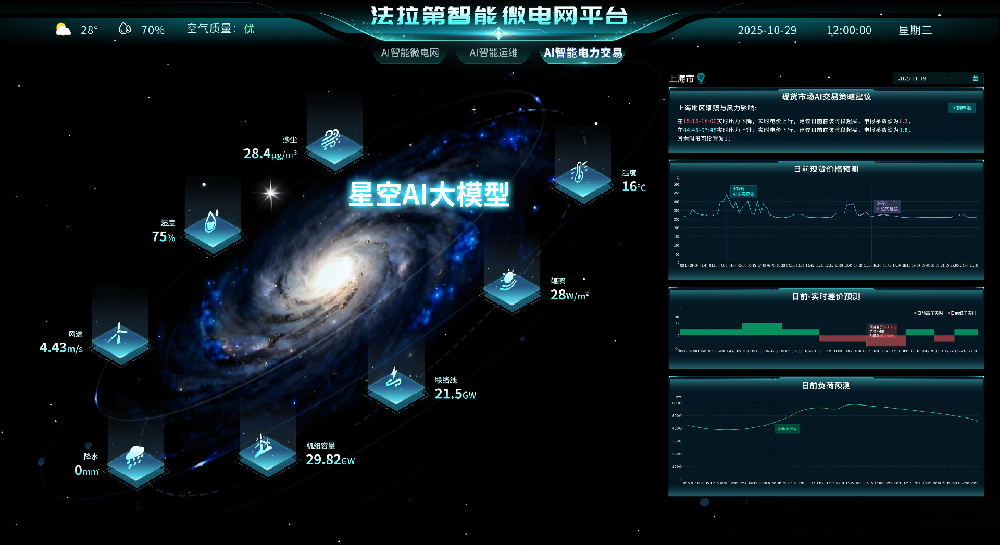The image size is (1000, 545).
Task: Open the AI智能运维 tab
Action: pos(493,53)
